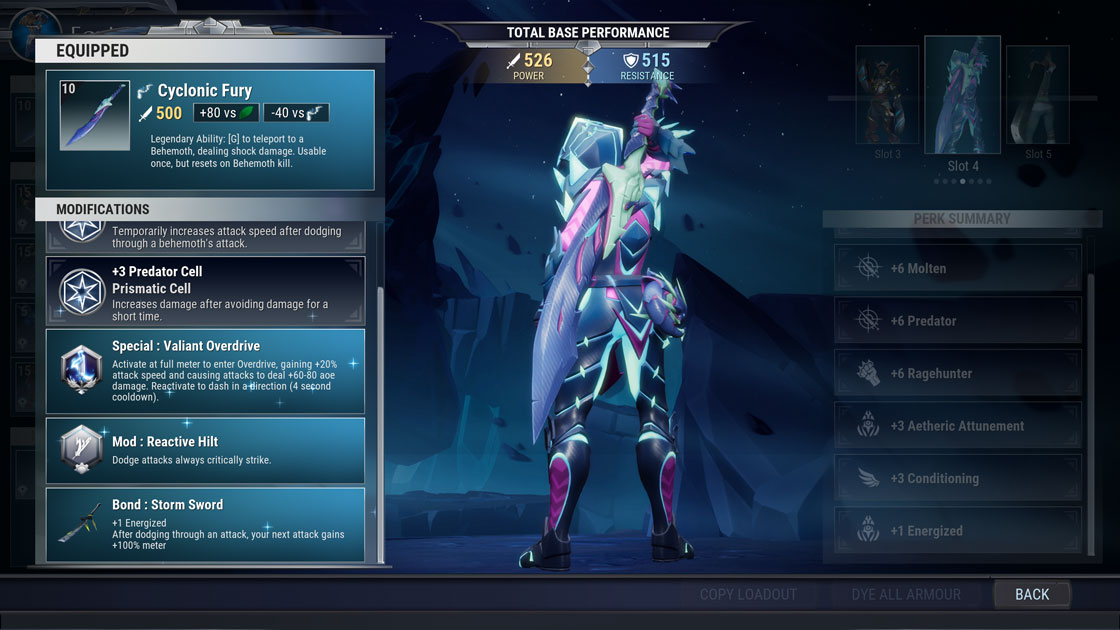This screenshot has width=1120, height=630.
Task: Select the Mod Reactive Hilt slot
Action: tap(205, 450)
